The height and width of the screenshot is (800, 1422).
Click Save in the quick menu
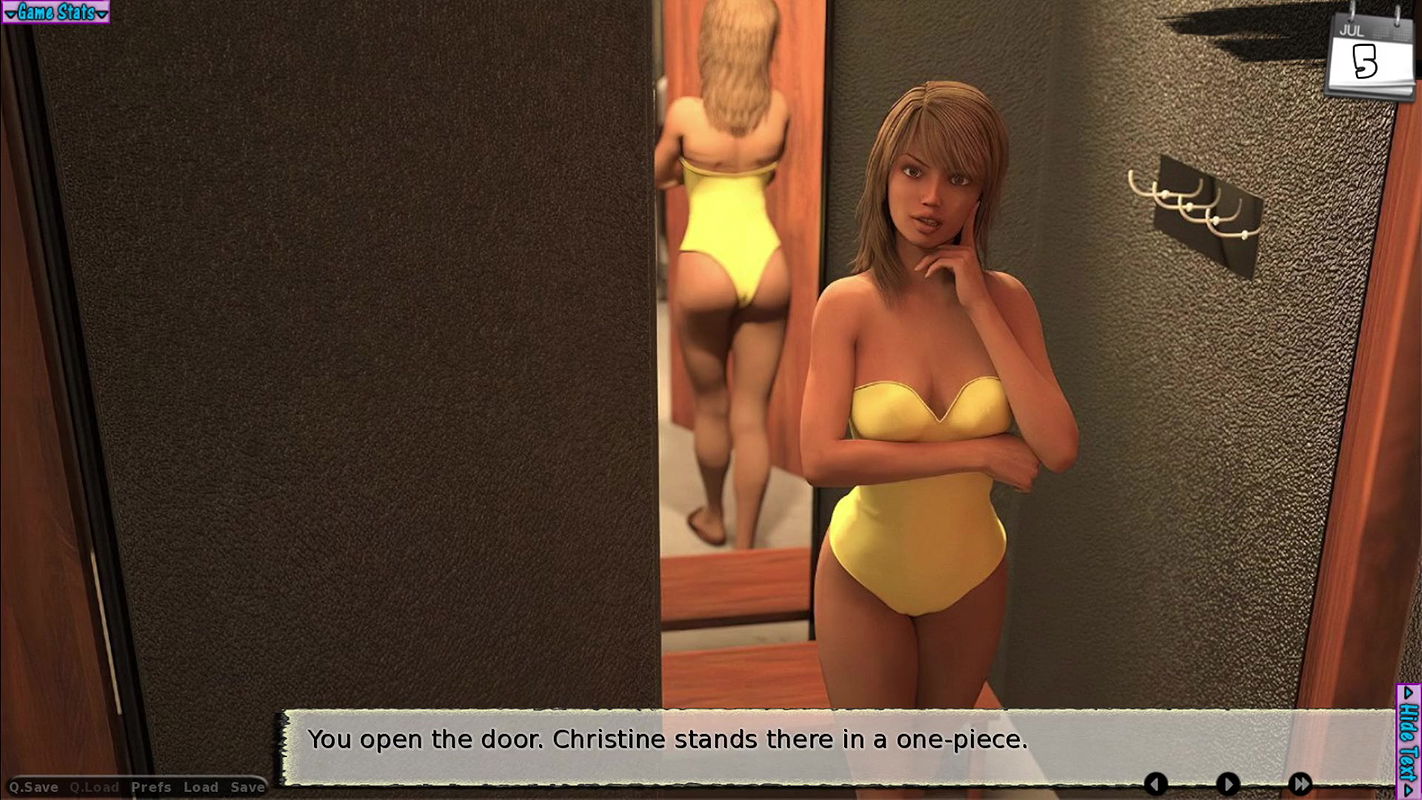(246, 788)
